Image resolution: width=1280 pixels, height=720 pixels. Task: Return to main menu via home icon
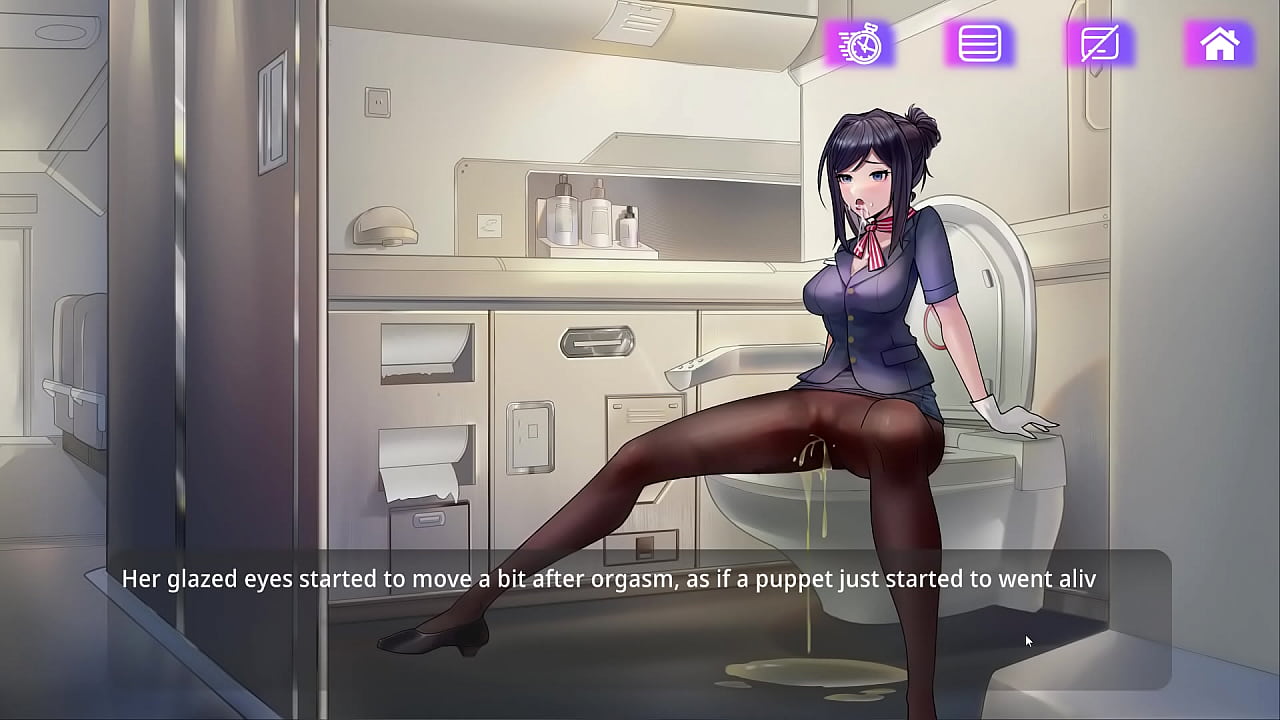1219,45
